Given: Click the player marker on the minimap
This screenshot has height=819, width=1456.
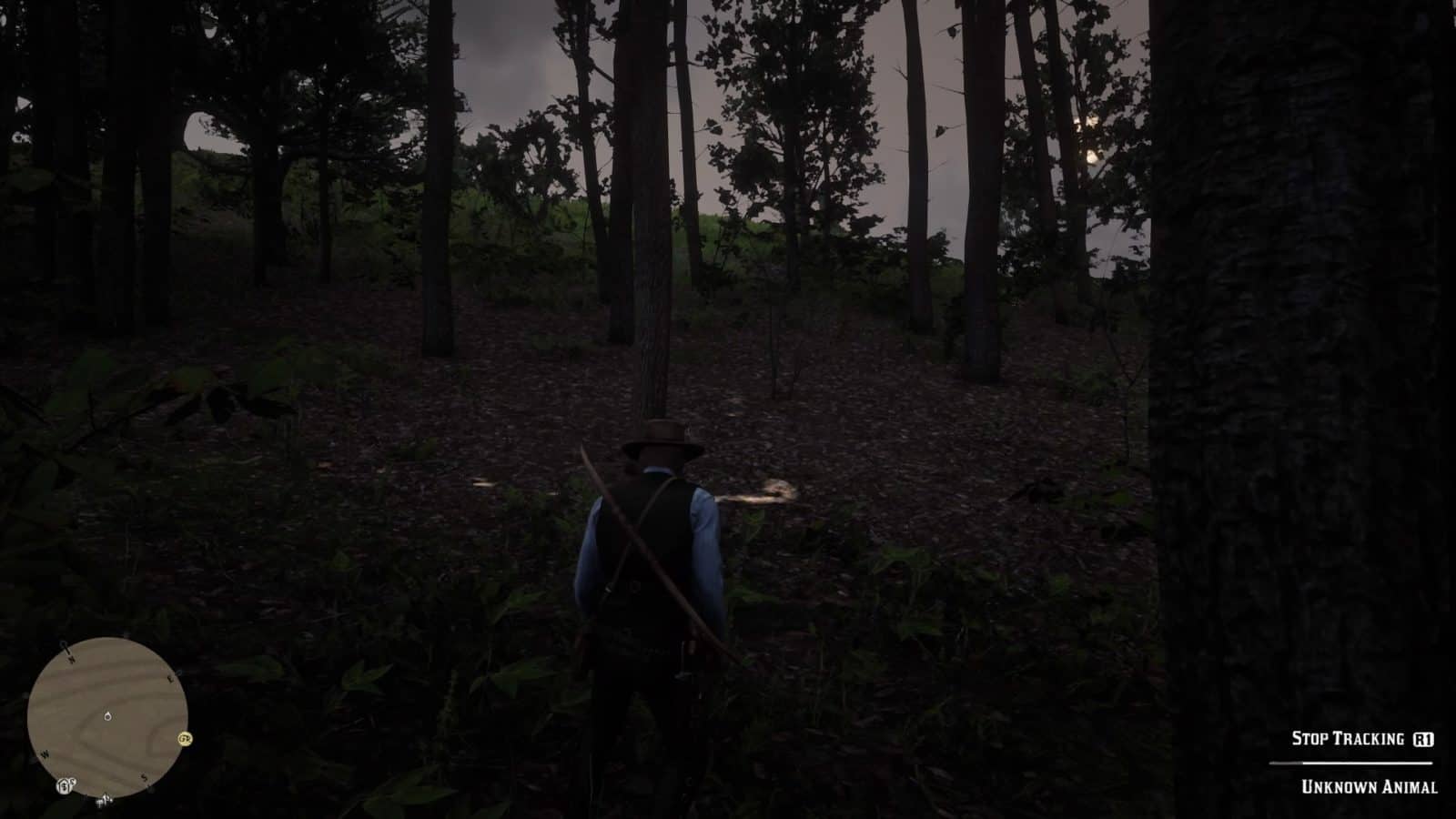Looking at the screenshot, I should pyautogui.click(x=107, y=716).
